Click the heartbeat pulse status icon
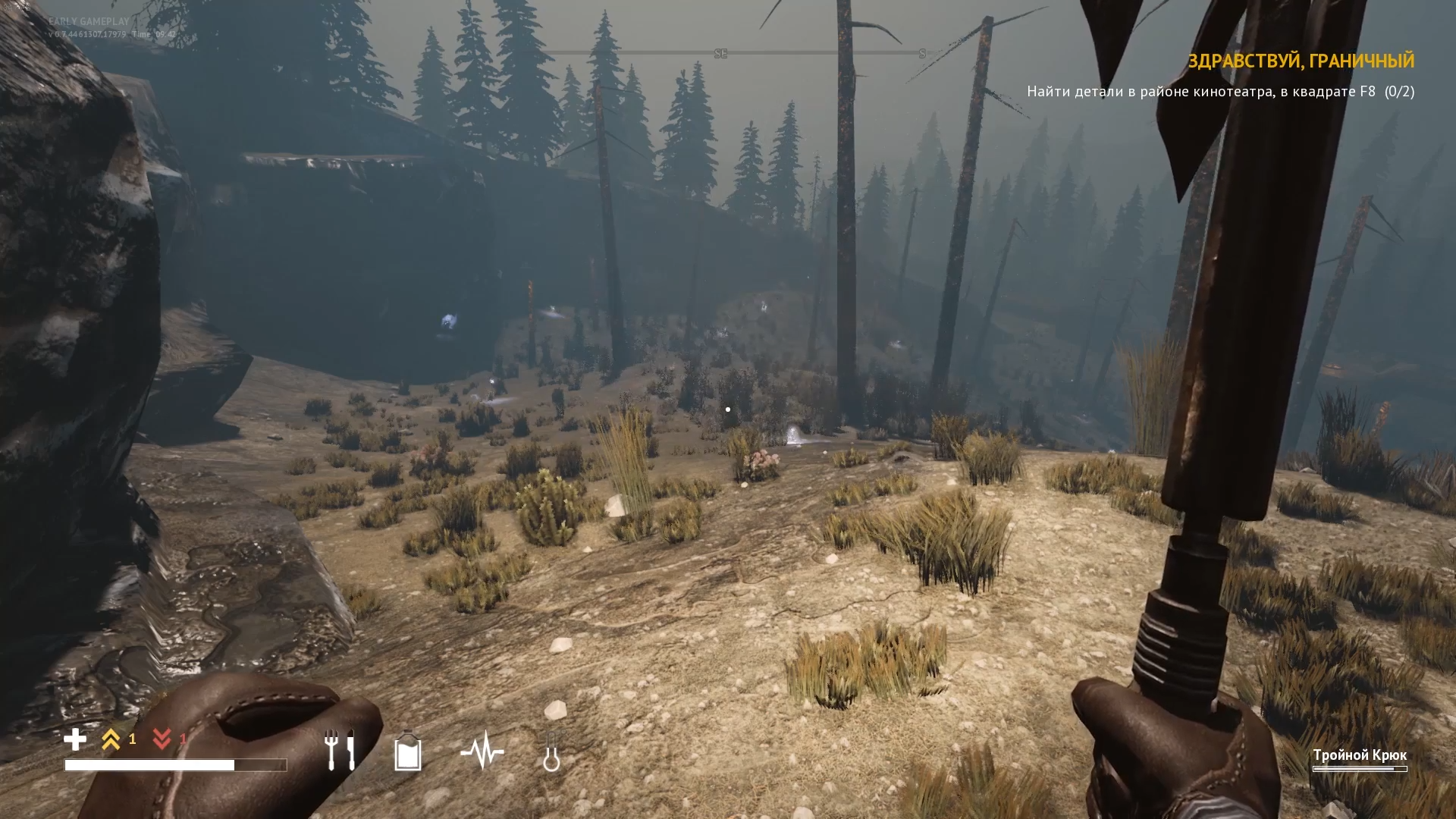 pos(482,752)
